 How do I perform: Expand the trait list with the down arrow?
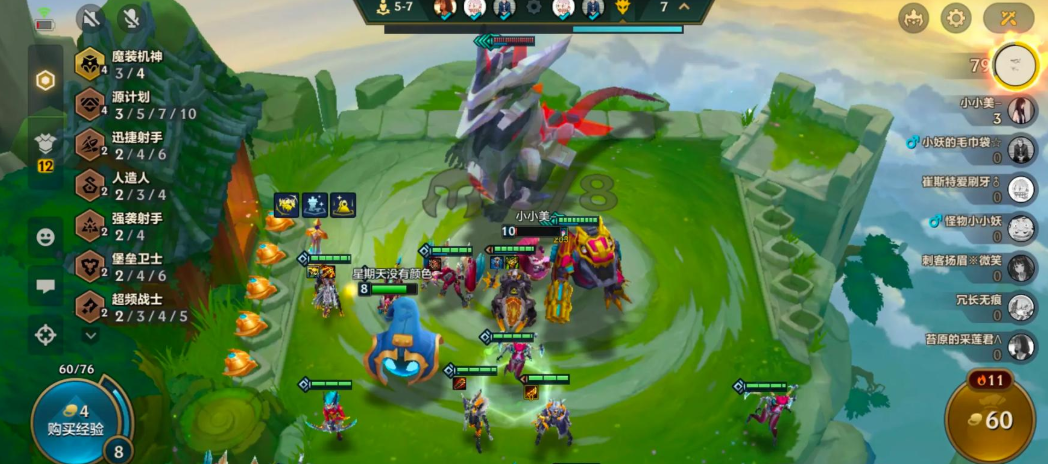pos(91,335)
